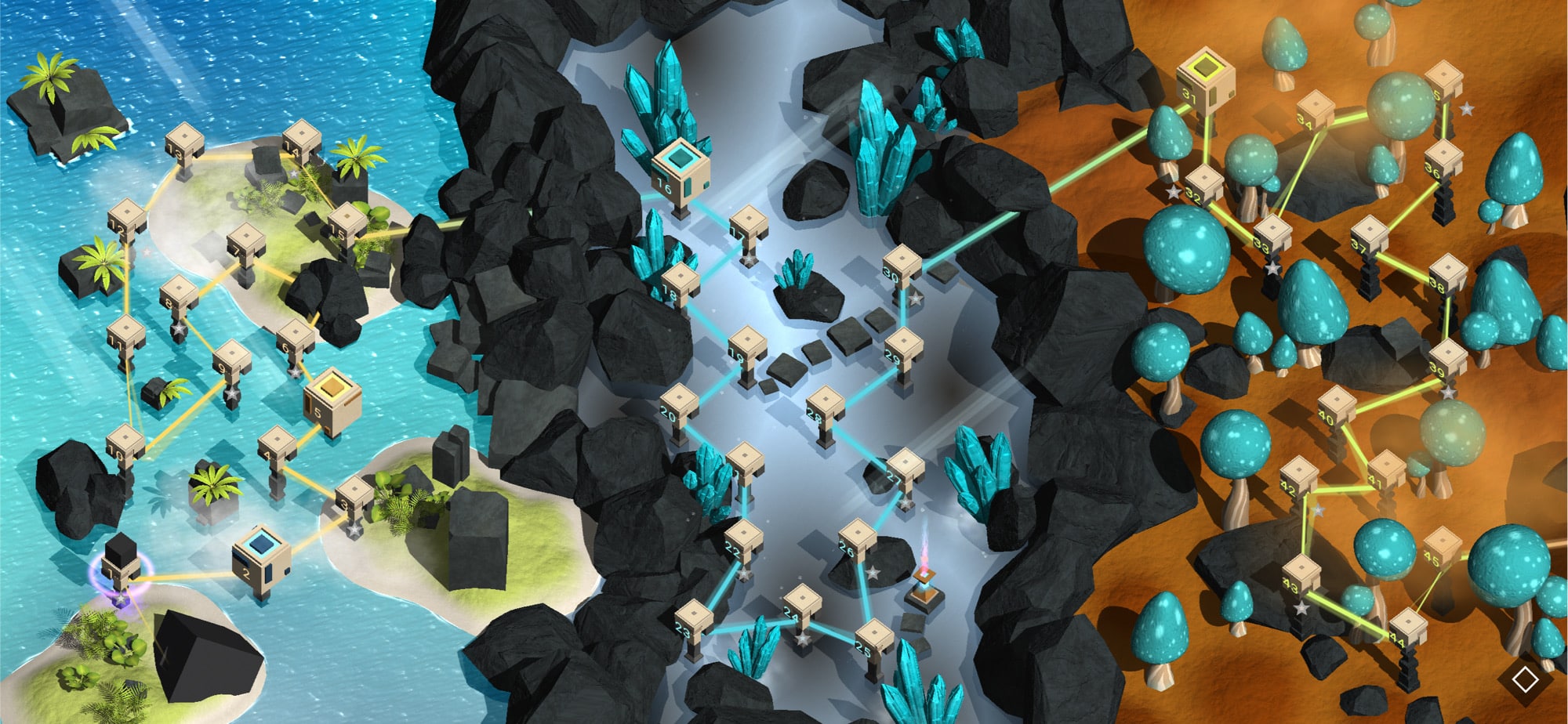Select level 3 node
Viewport: 1568px width, 724px height.
[x=354, y=497]
